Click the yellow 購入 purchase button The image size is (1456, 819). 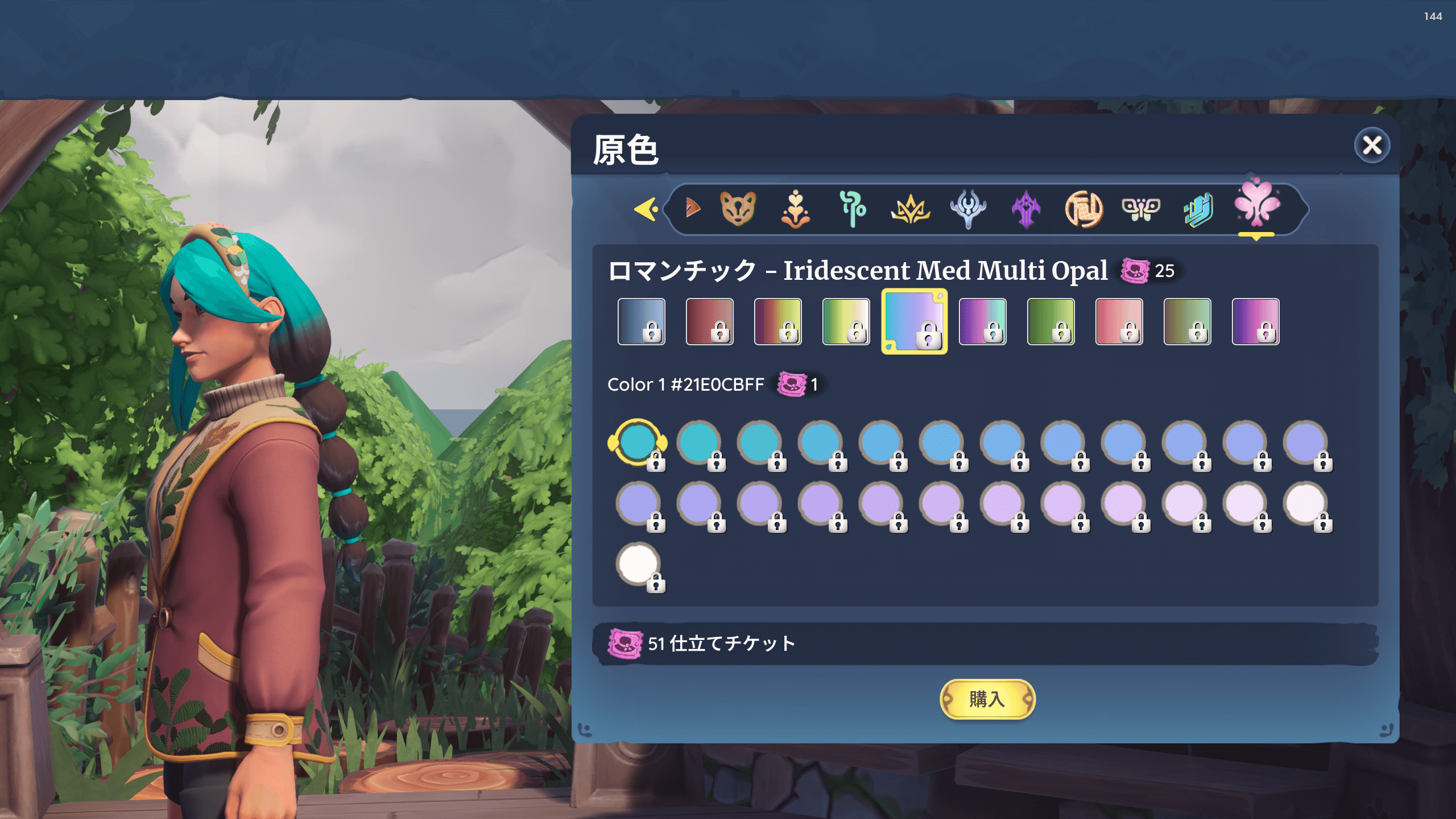pyautogui.click(x=987, y=698)
